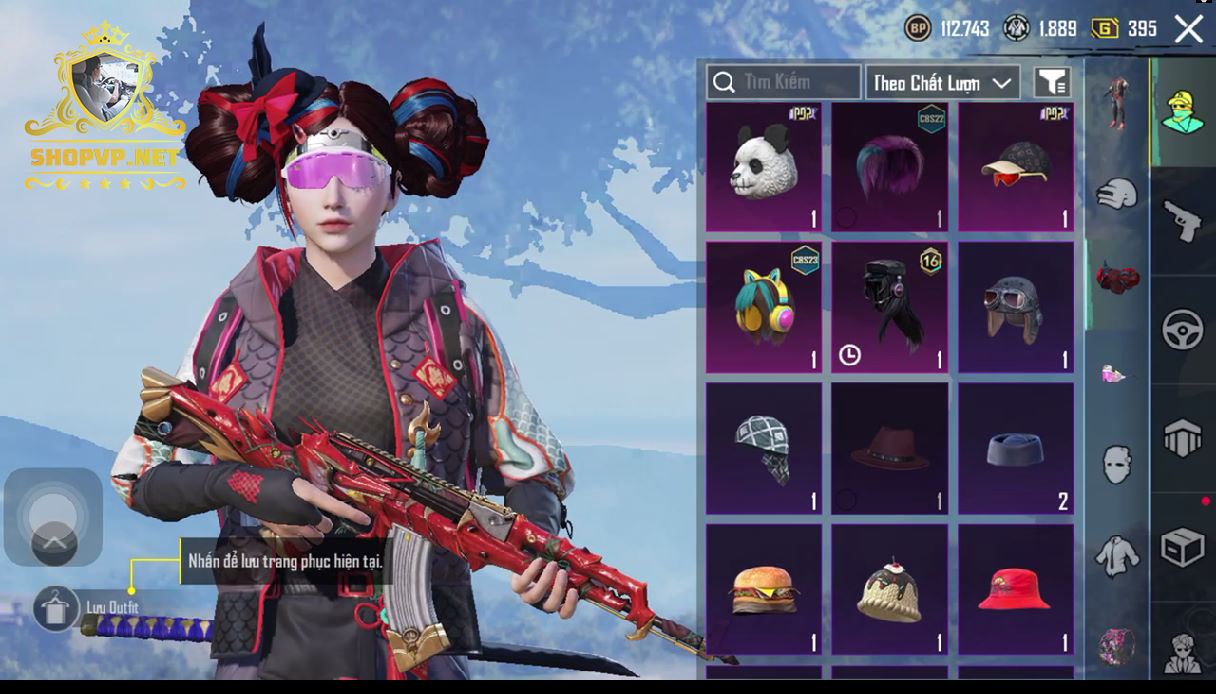This screenshot has height=694, width=1216.
Task: Pick the aviator helmet with goggles
Action: 1015,307
